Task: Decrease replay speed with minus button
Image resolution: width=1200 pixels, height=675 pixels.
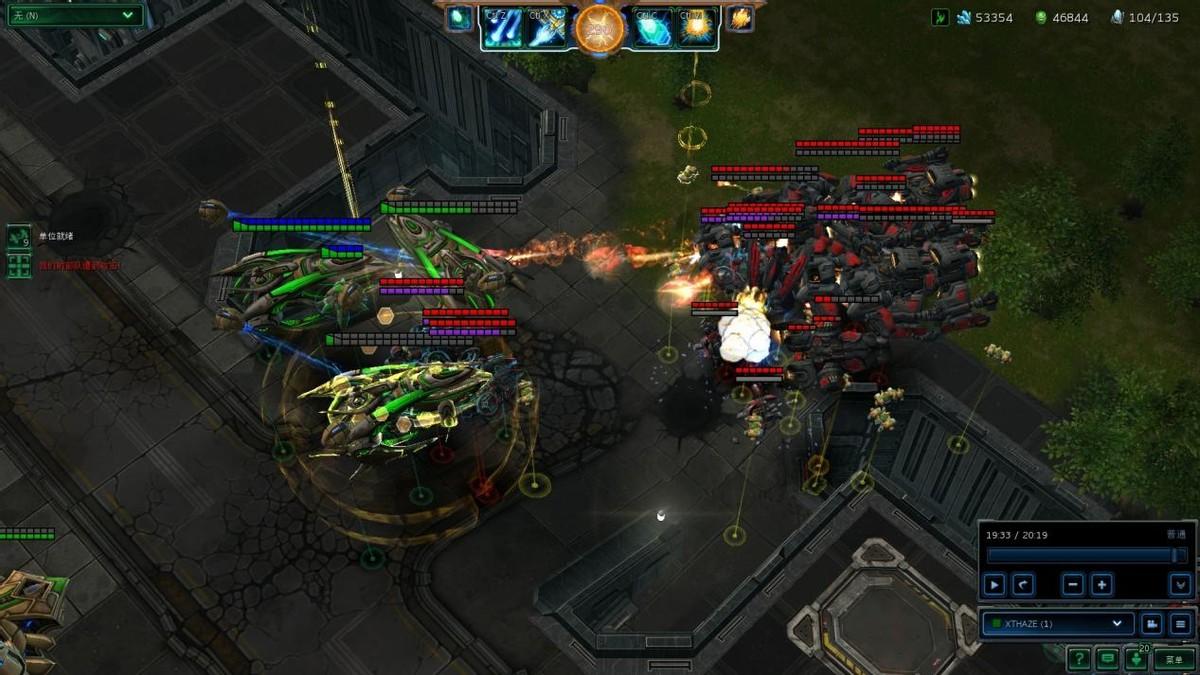Action: [x=1073, y=585]
